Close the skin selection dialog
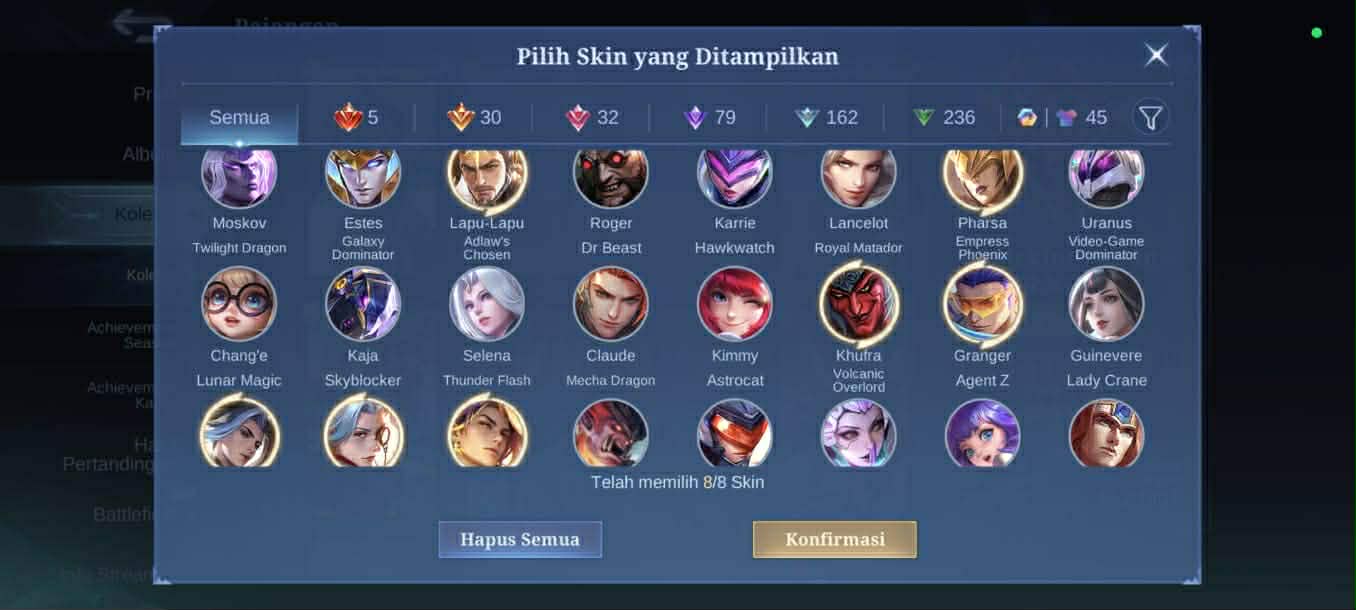Screen dimensions: 1356x610 click(1156, 55)
